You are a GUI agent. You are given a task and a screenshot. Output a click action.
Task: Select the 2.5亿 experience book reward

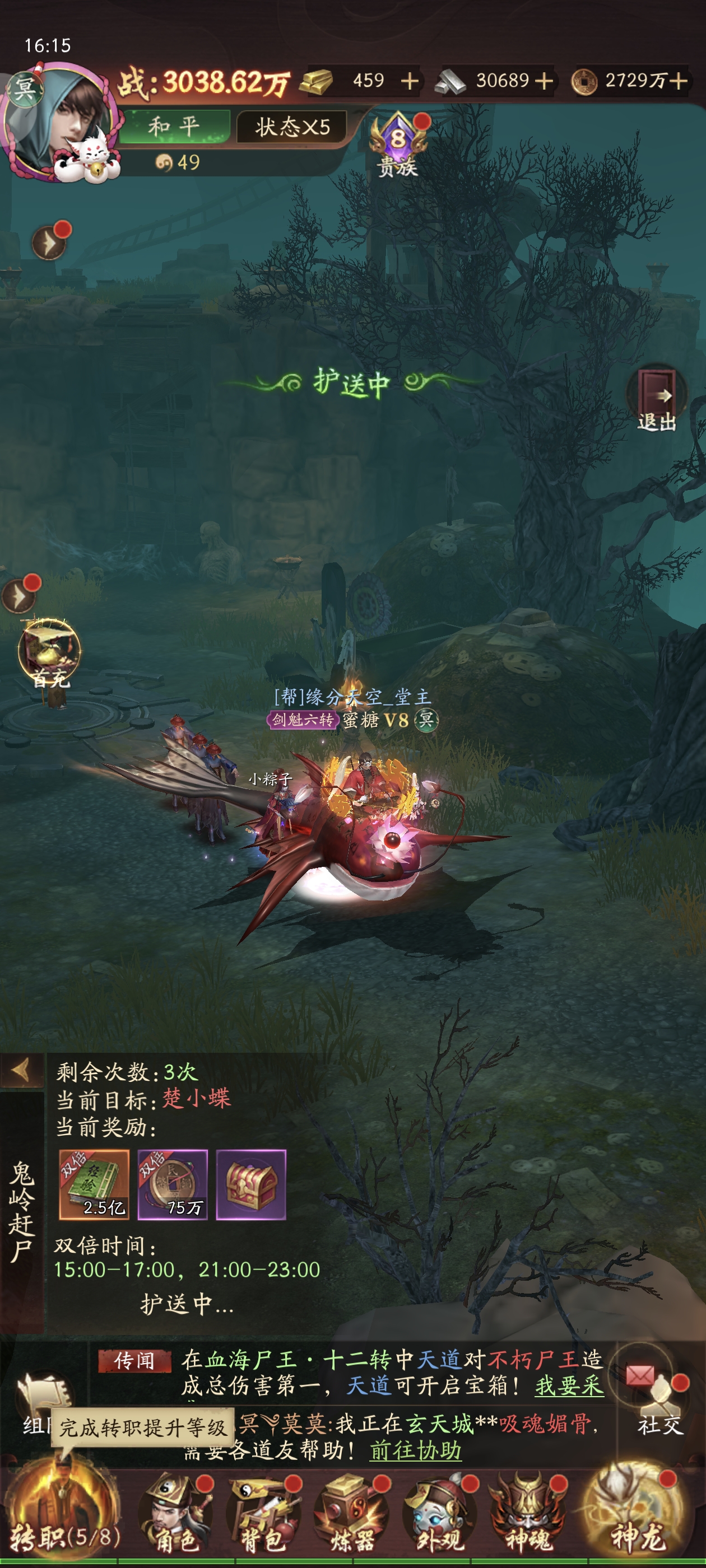[x=94, y=1184]
